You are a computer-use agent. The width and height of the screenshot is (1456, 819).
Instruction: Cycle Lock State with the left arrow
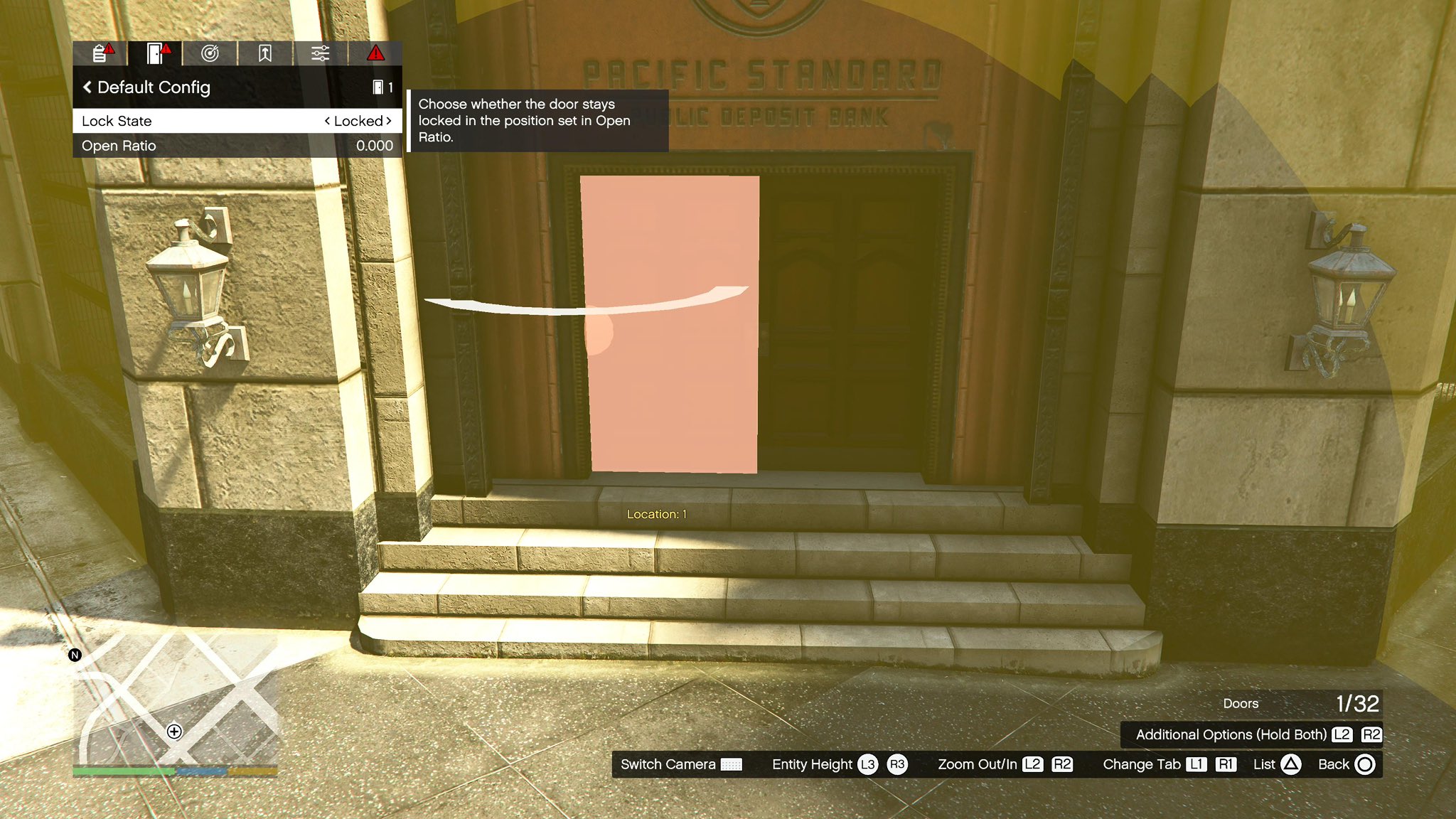click(x=327, y=121)
